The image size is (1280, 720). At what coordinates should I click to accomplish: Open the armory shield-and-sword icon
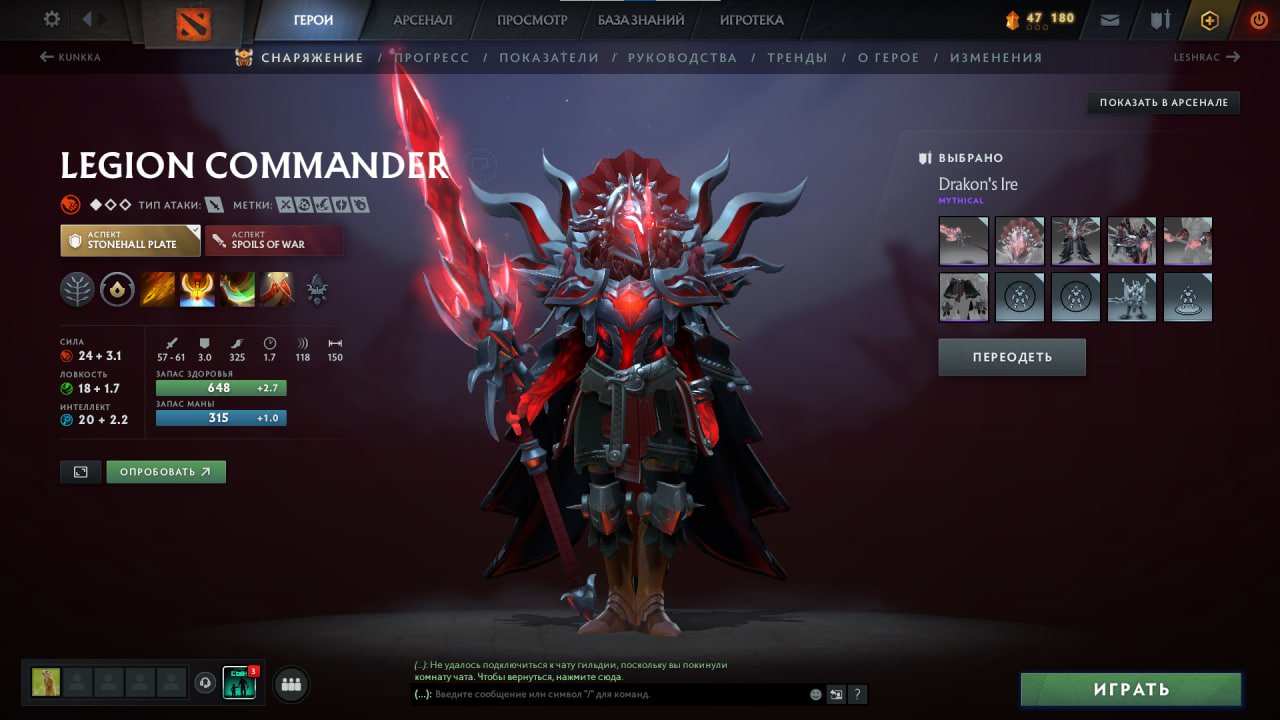tap(1160, 18)
